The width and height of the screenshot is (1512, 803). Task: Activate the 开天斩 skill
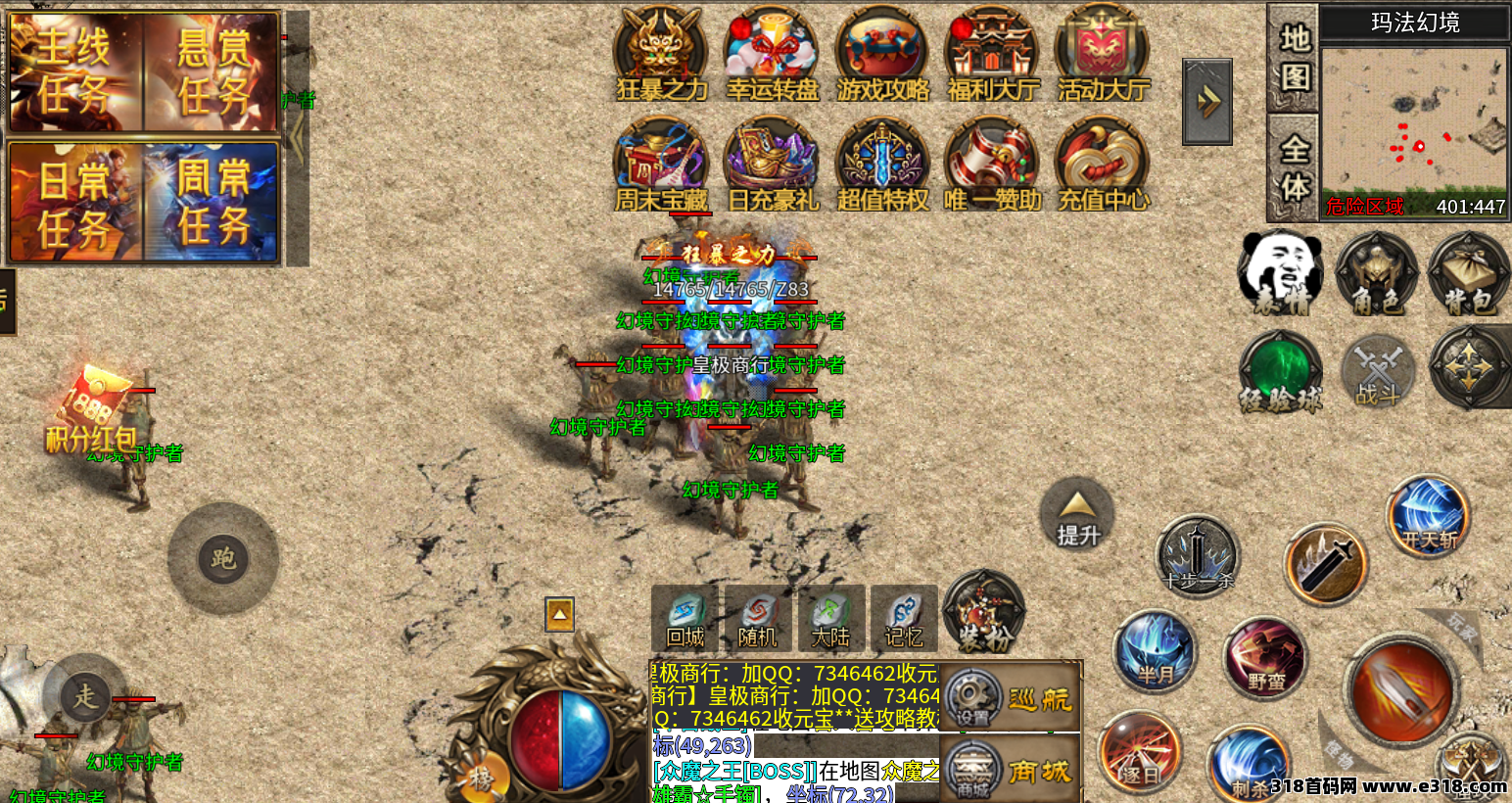[1428, 516]
